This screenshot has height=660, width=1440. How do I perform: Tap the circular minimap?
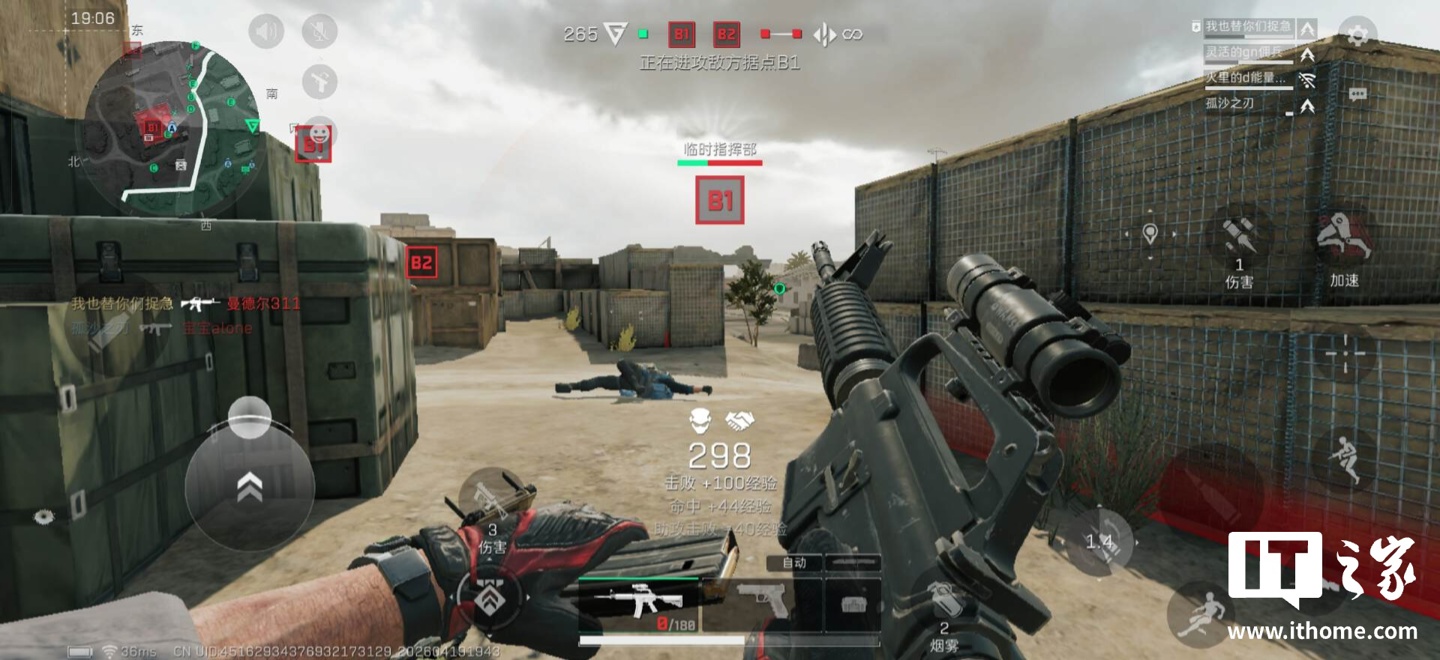point(170,128)
